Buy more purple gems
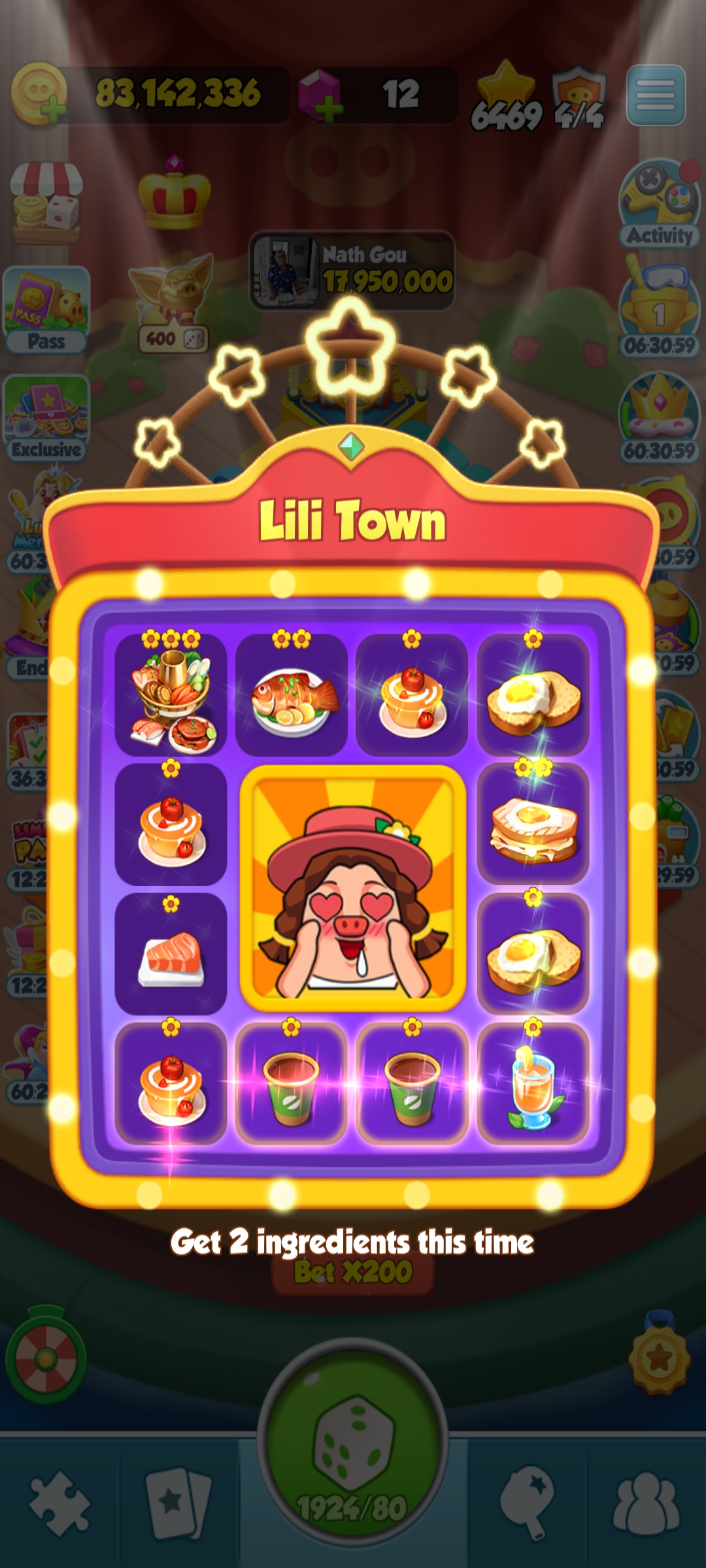The width and height of the screenshot is (706, 1568). tap(320, 97)
